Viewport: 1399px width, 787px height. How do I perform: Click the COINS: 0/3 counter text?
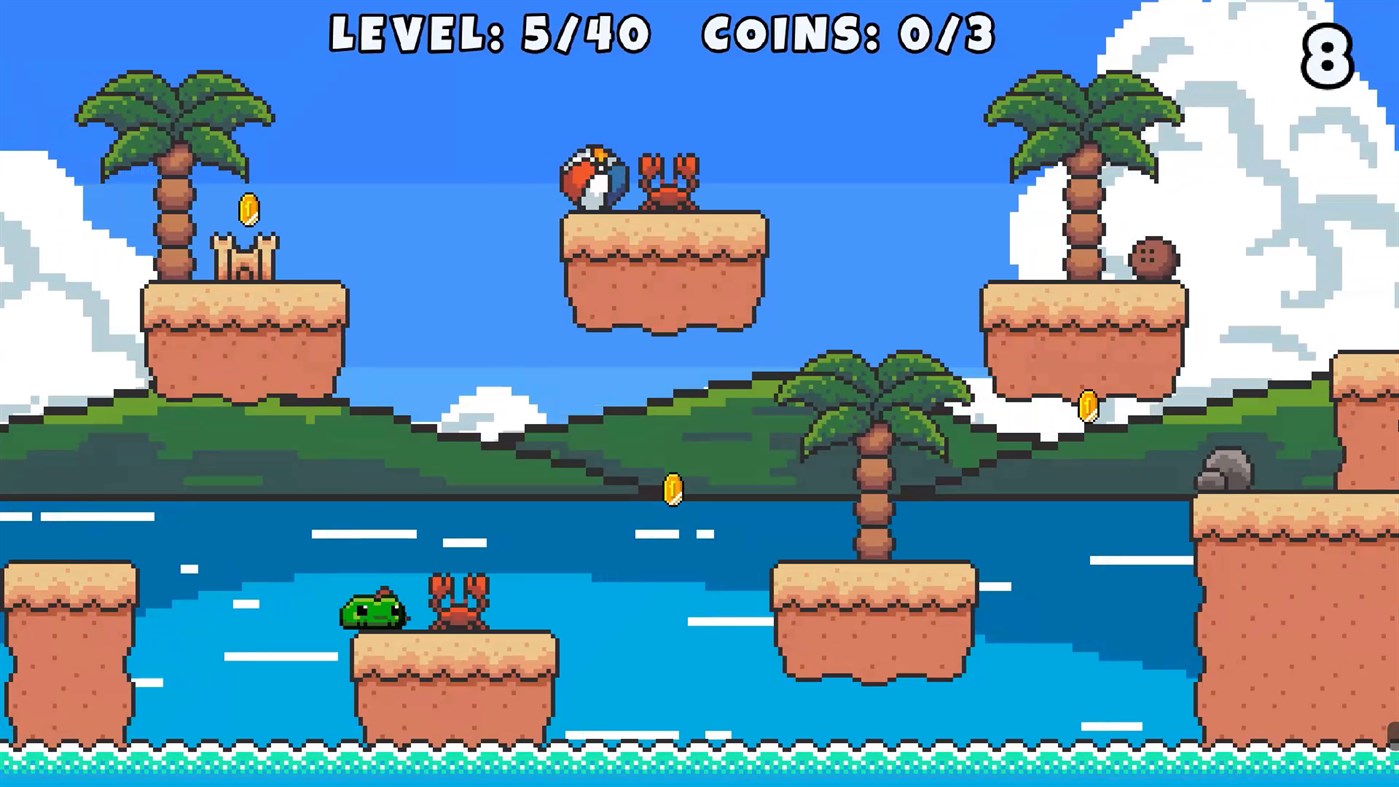846,34
